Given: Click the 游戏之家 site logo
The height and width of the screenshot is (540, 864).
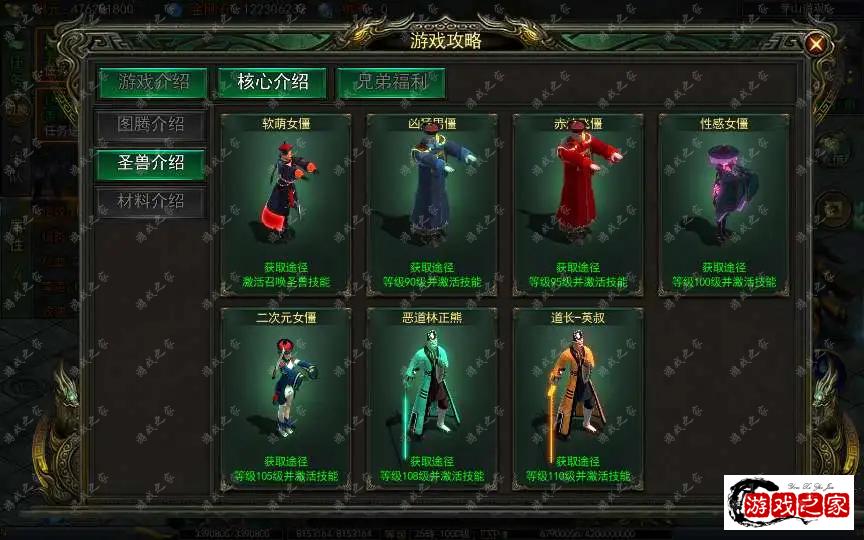Looking at the screenshot, I should 789,503.
